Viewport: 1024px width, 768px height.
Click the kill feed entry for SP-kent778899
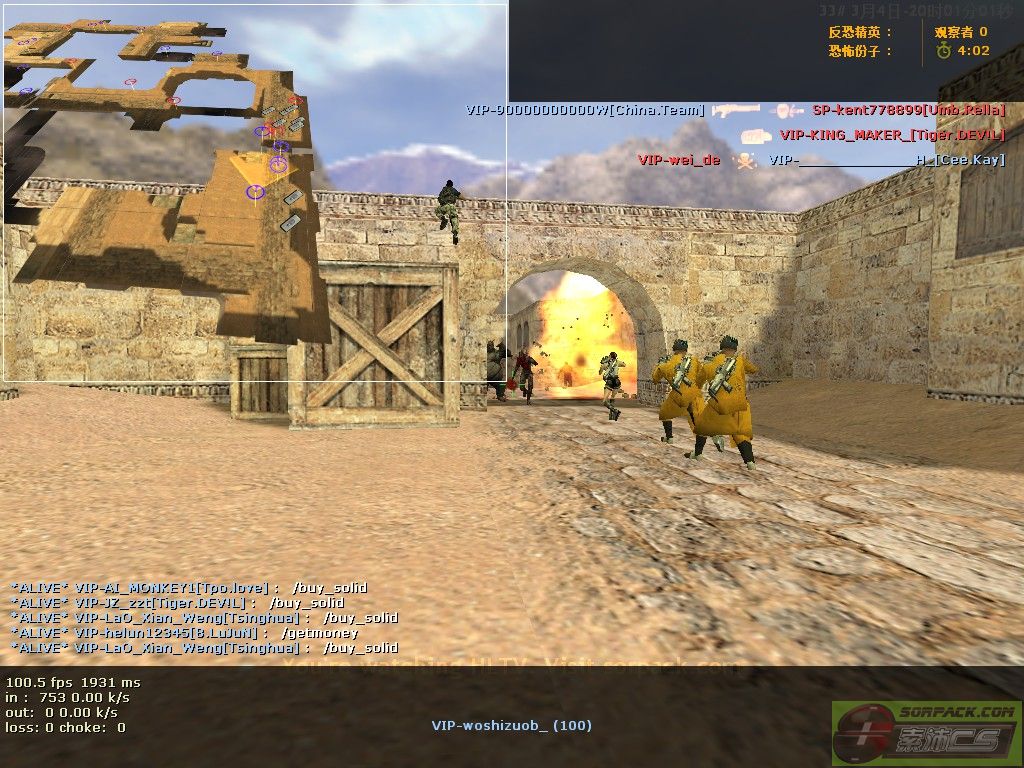[735, 110]
